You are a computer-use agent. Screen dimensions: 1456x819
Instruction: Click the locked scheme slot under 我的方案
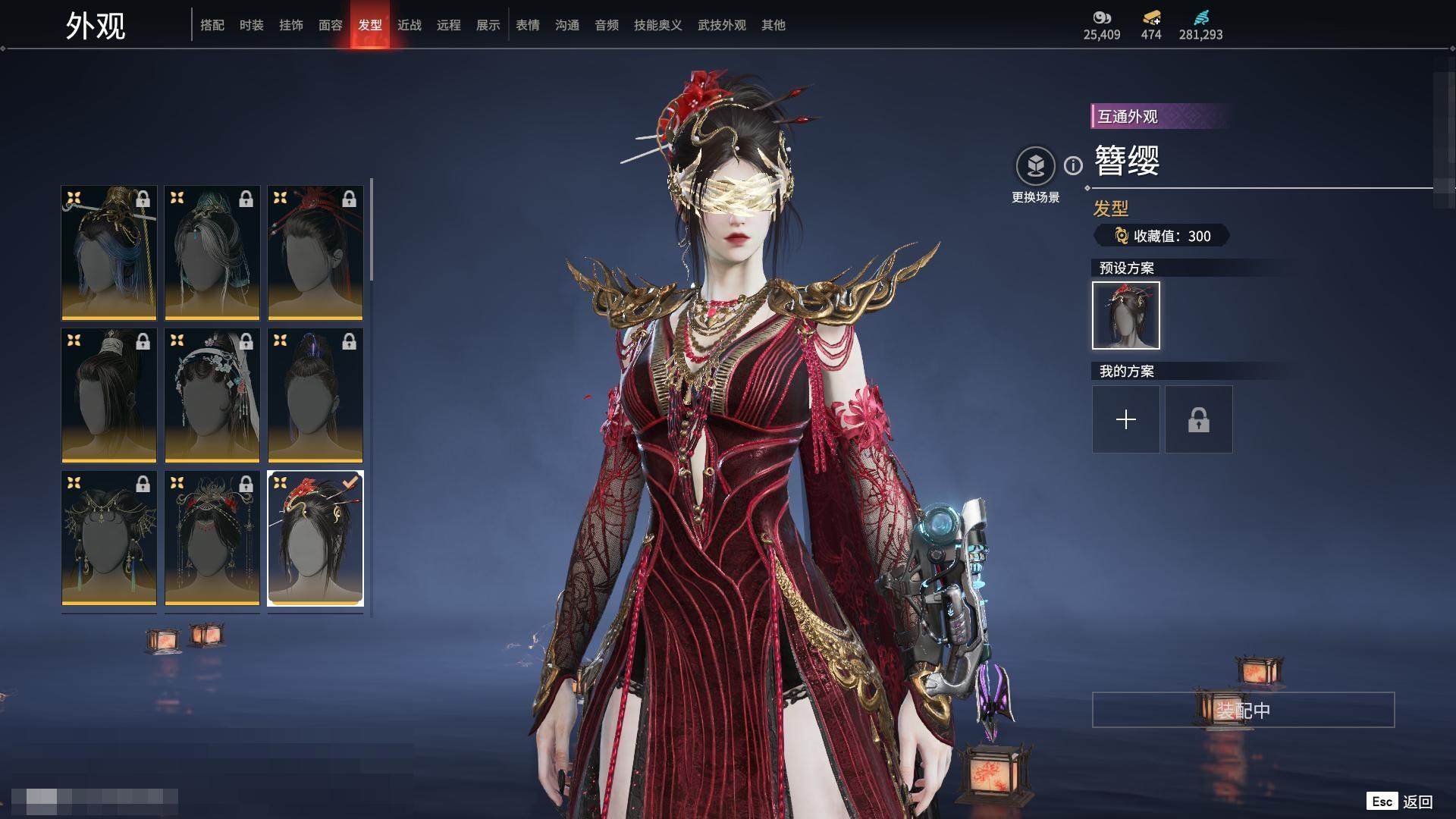click(x=1198, y=419)
